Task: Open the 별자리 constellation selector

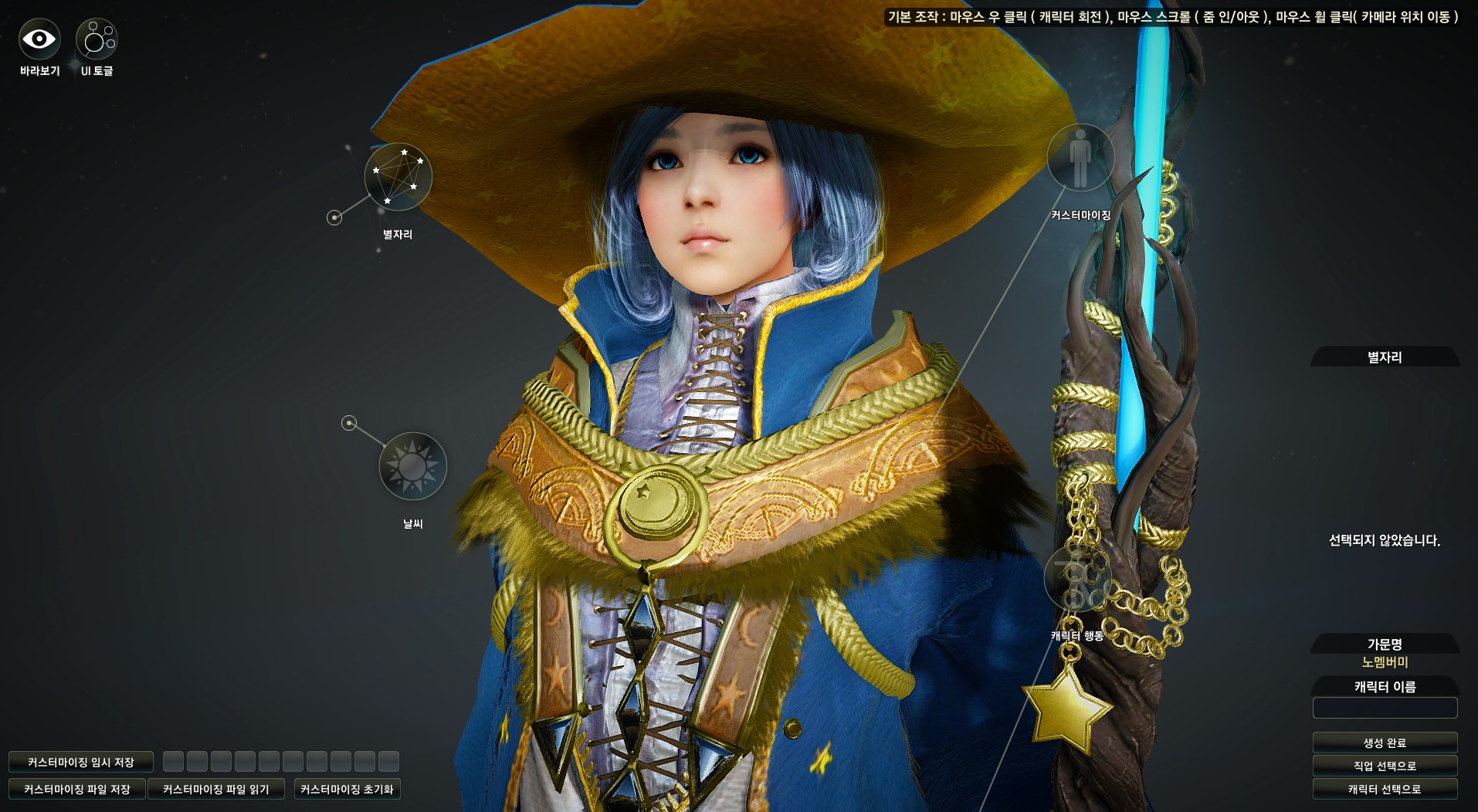Action: (398, 177)
